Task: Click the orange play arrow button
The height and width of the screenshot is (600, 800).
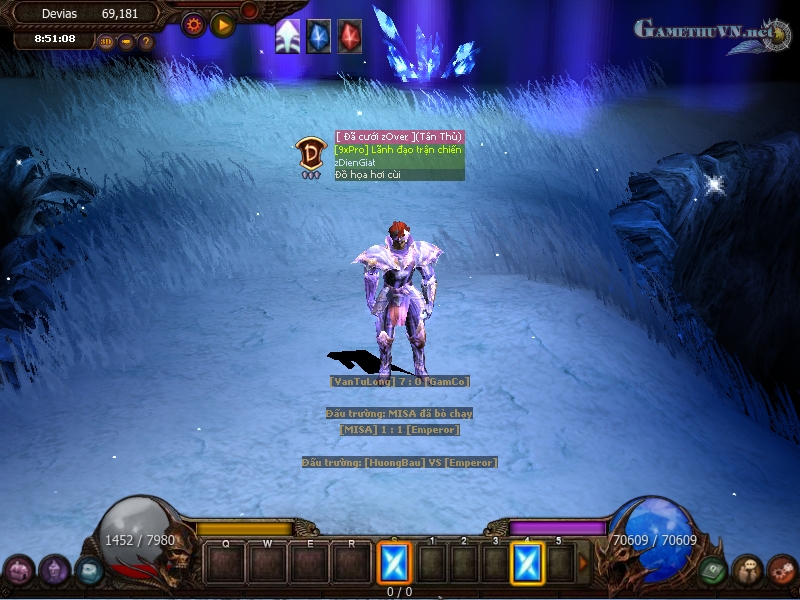Action: click(x=223, y=23)
